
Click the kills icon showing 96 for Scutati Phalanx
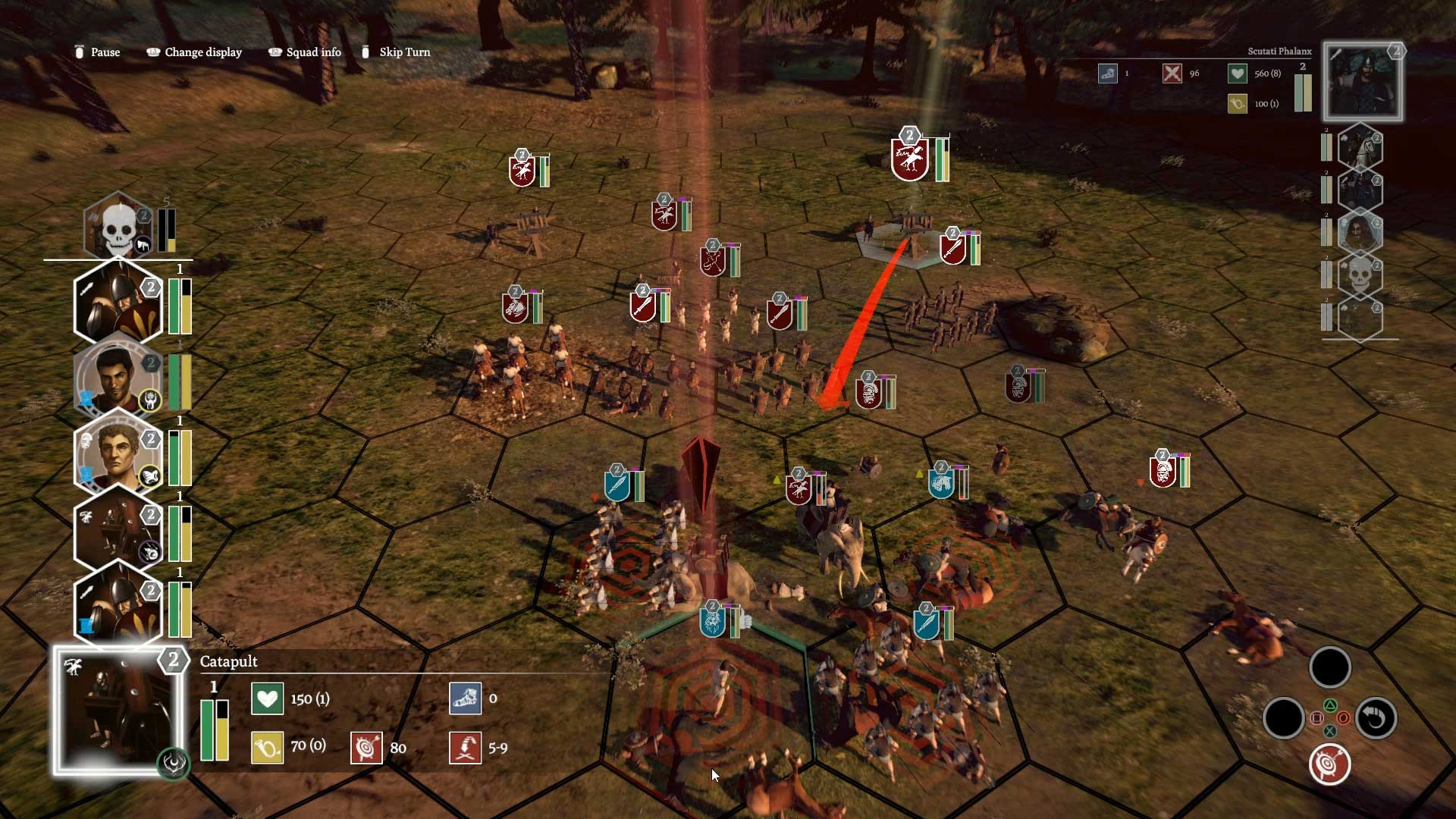1173,74
